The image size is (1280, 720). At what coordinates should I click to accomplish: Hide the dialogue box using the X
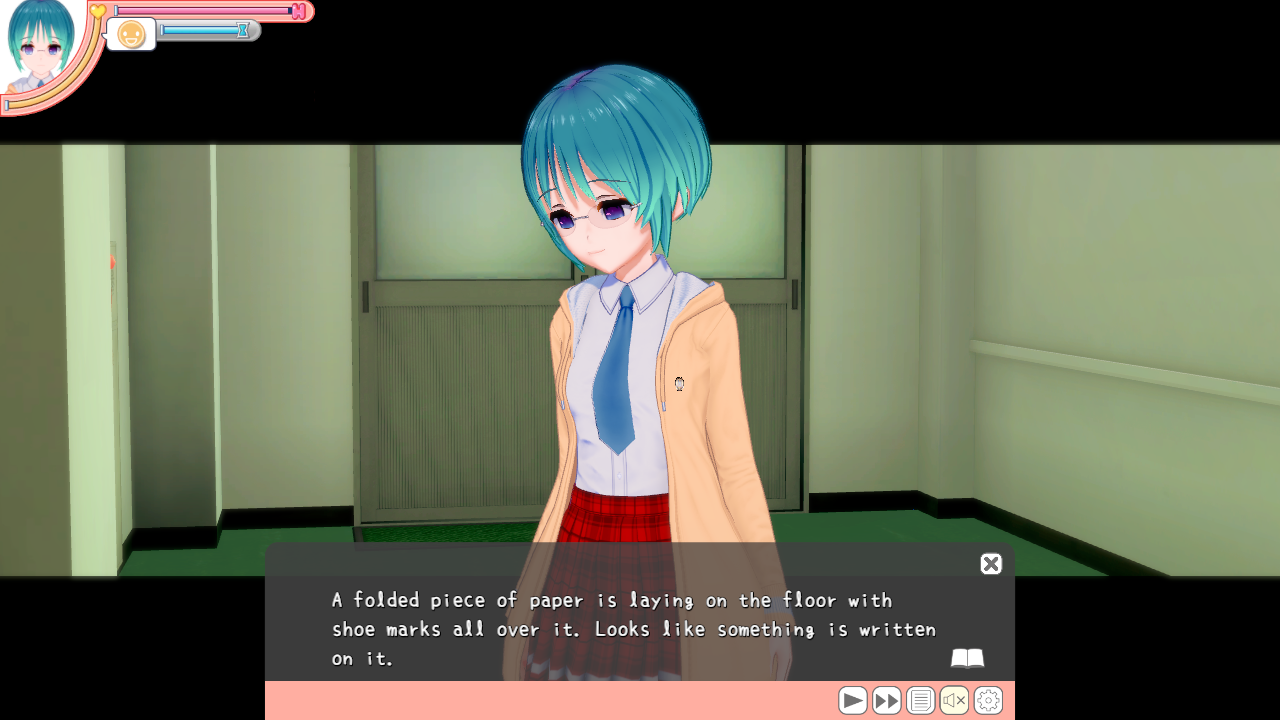tap(990, 564)
